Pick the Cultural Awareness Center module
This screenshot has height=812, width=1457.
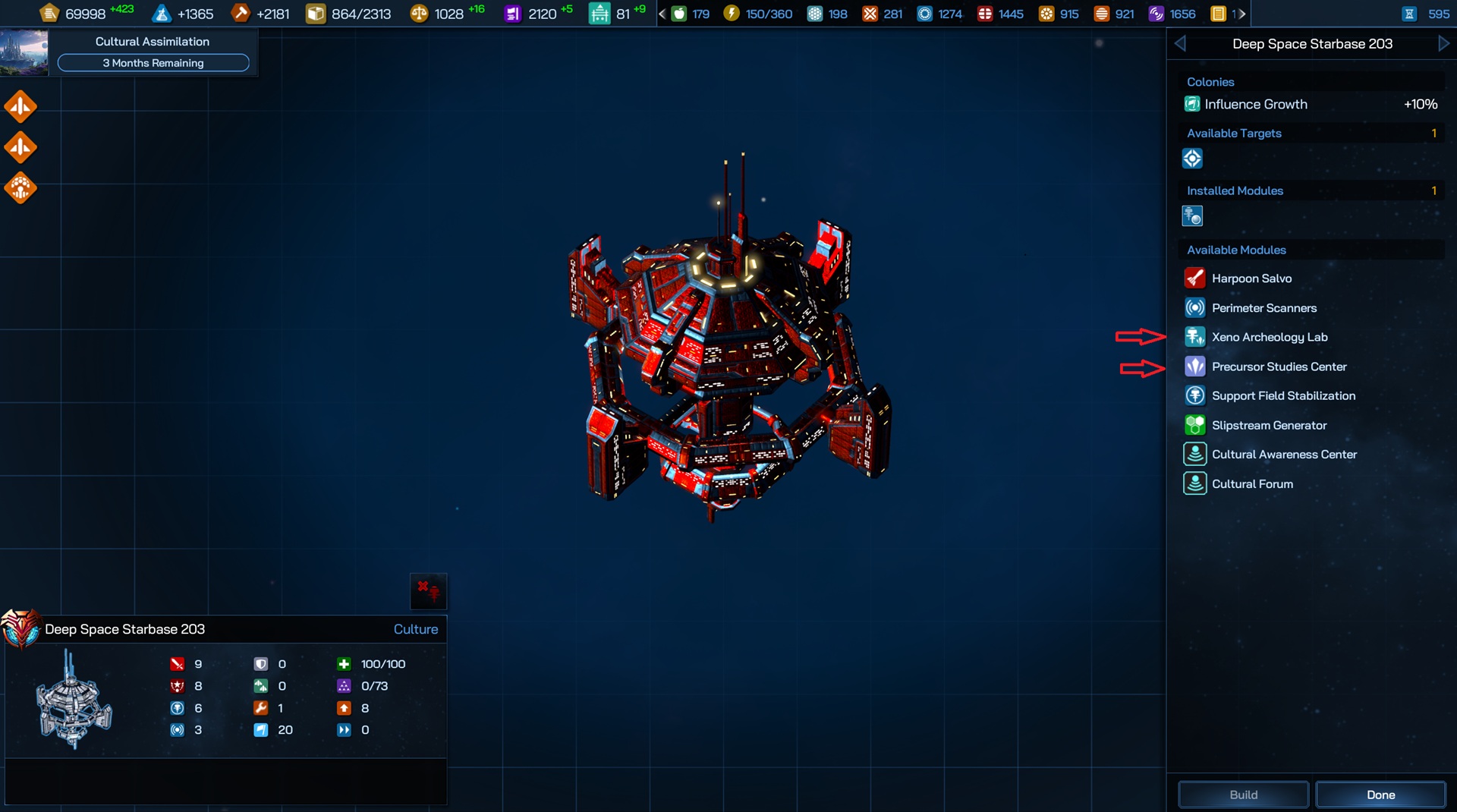pos(1284,455)
